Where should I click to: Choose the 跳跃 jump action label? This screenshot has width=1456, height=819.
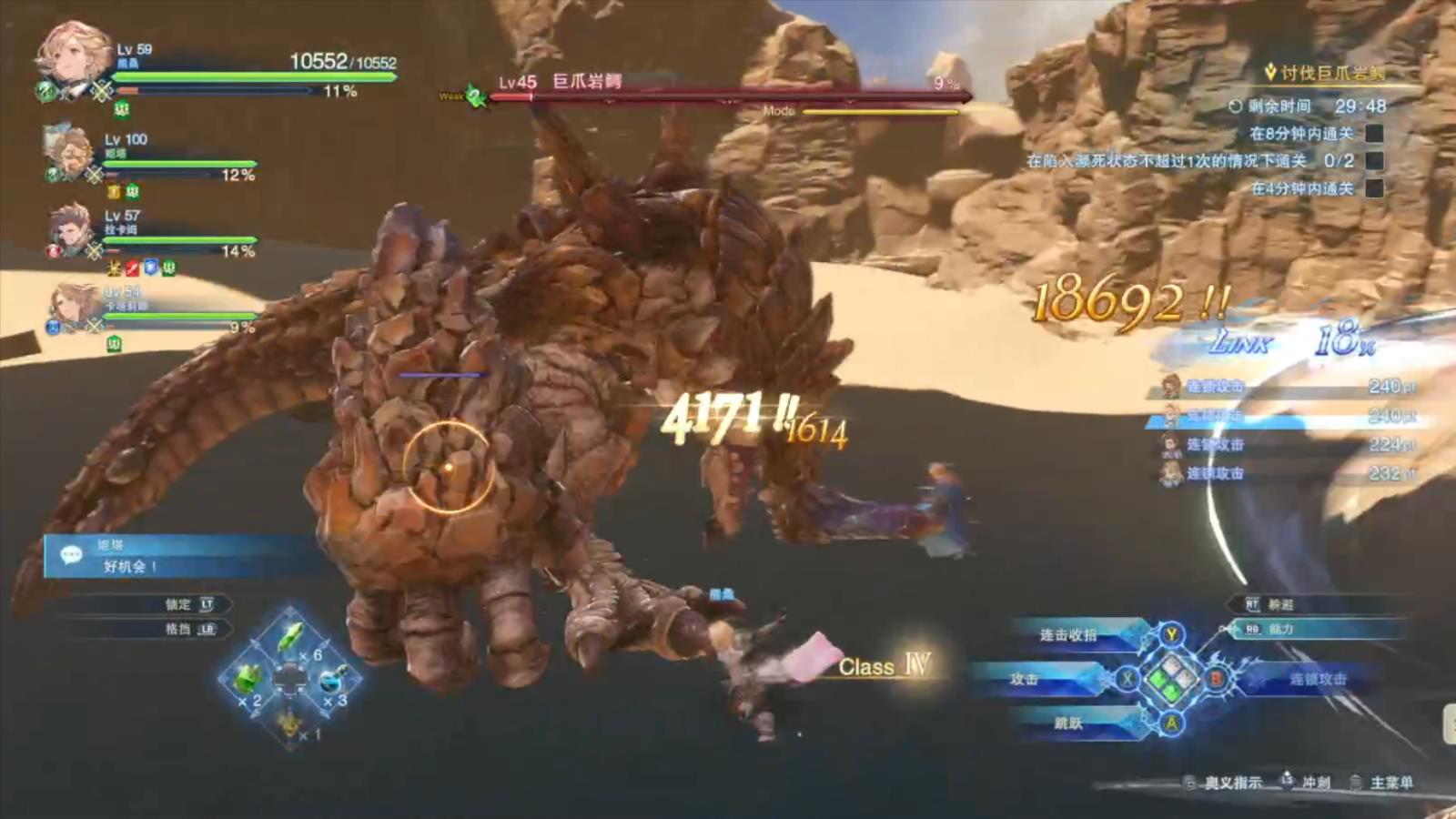[1068, 723]
